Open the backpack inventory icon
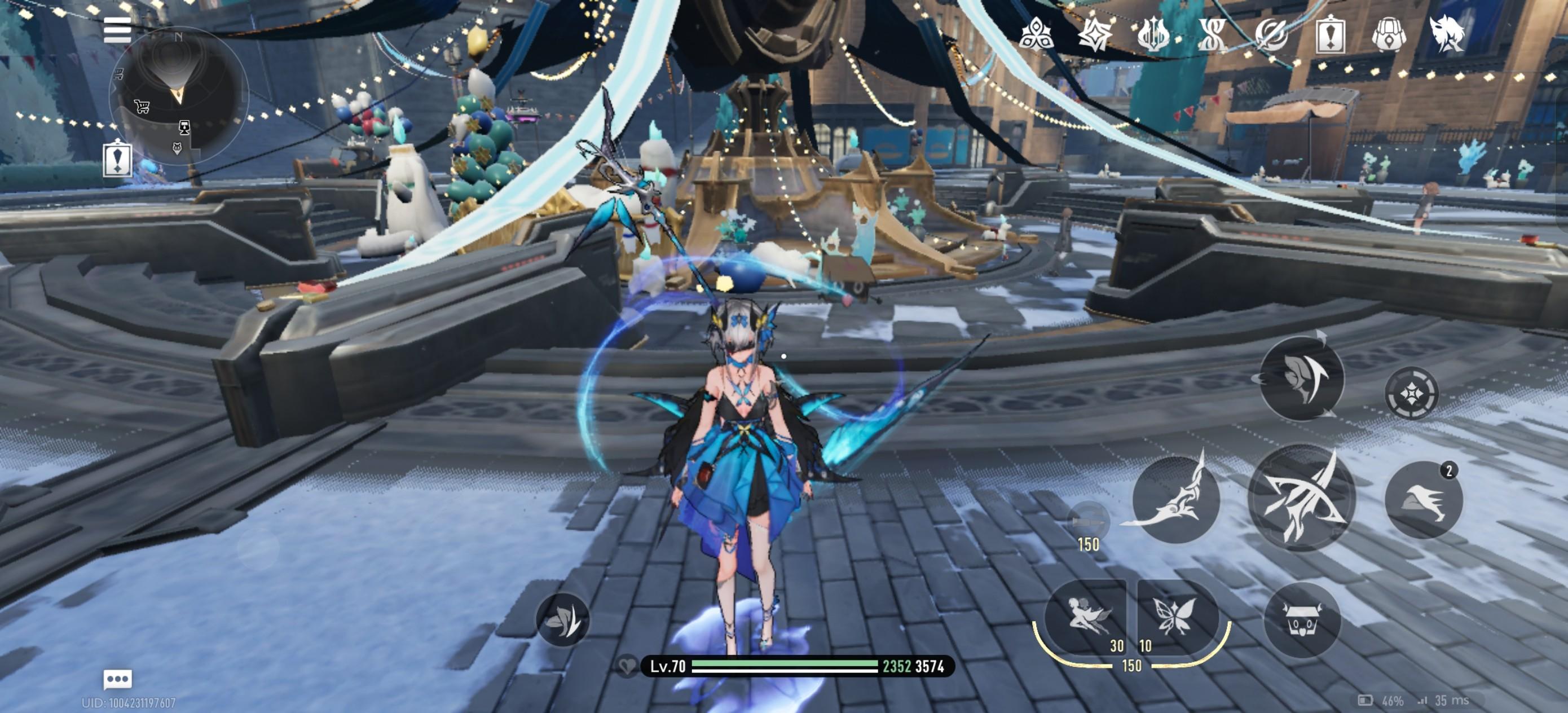 [x=1389, y=34]
